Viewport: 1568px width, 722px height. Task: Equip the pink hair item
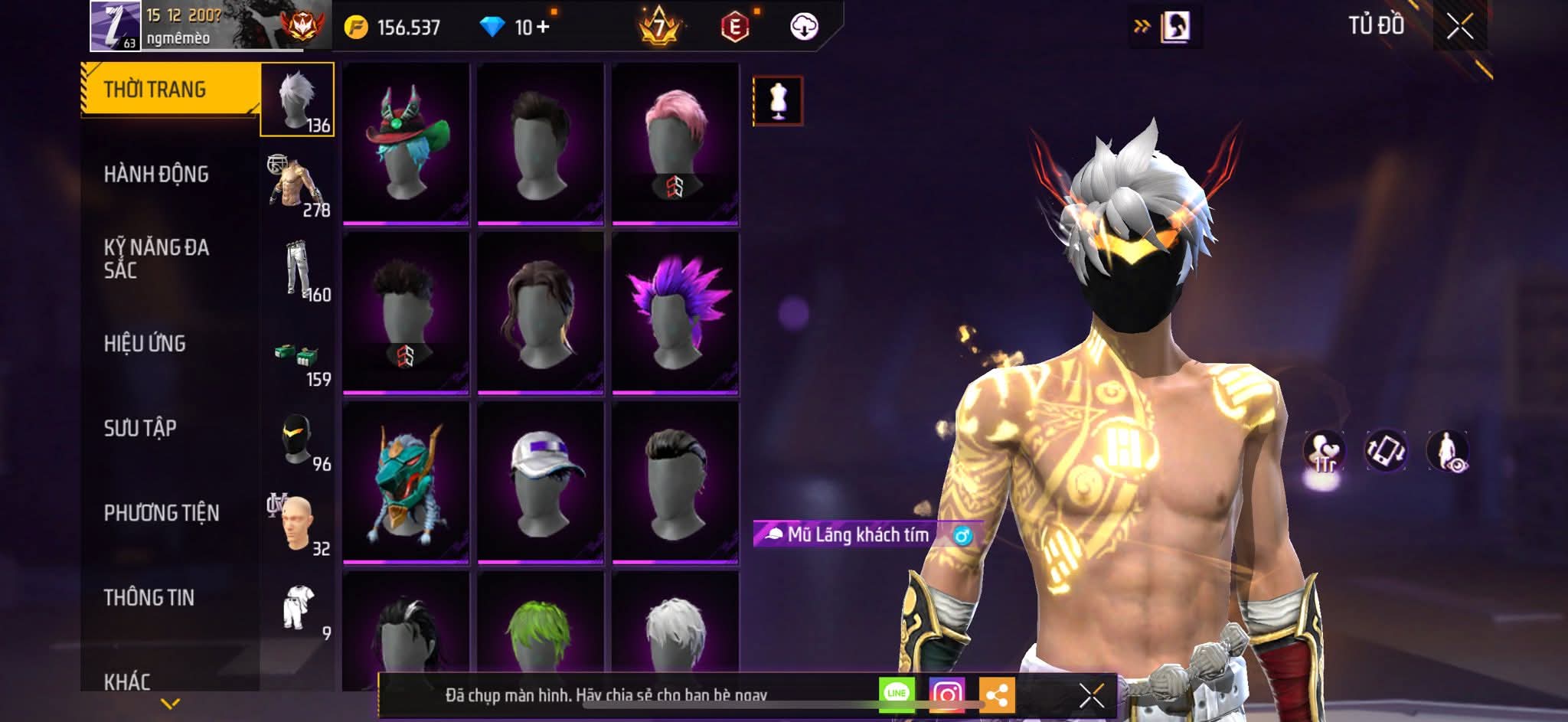click(x=675, y=144)
